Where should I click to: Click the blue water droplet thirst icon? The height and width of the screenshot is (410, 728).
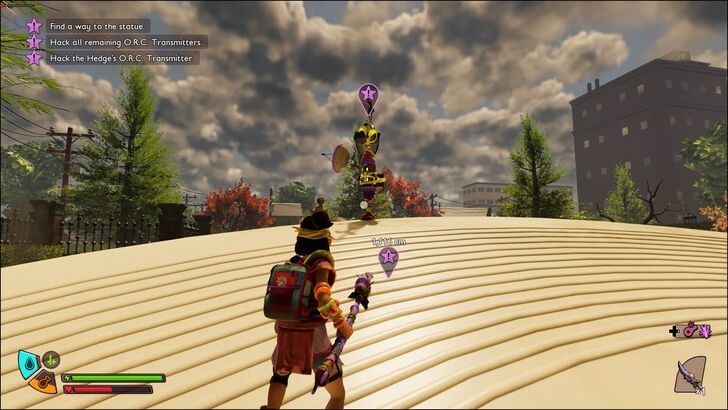pyautogui.click(x=27, y=361)
